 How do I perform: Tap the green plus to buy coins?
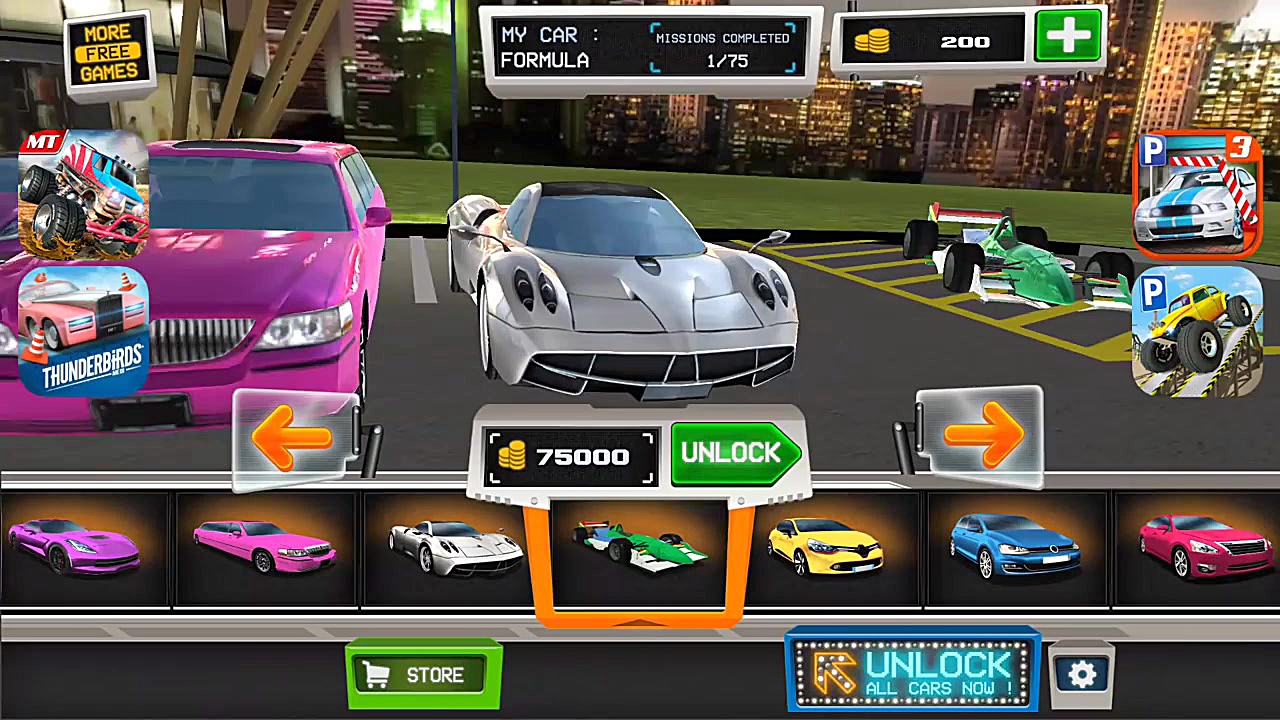pyautogui.click(x=1066, y=37)
